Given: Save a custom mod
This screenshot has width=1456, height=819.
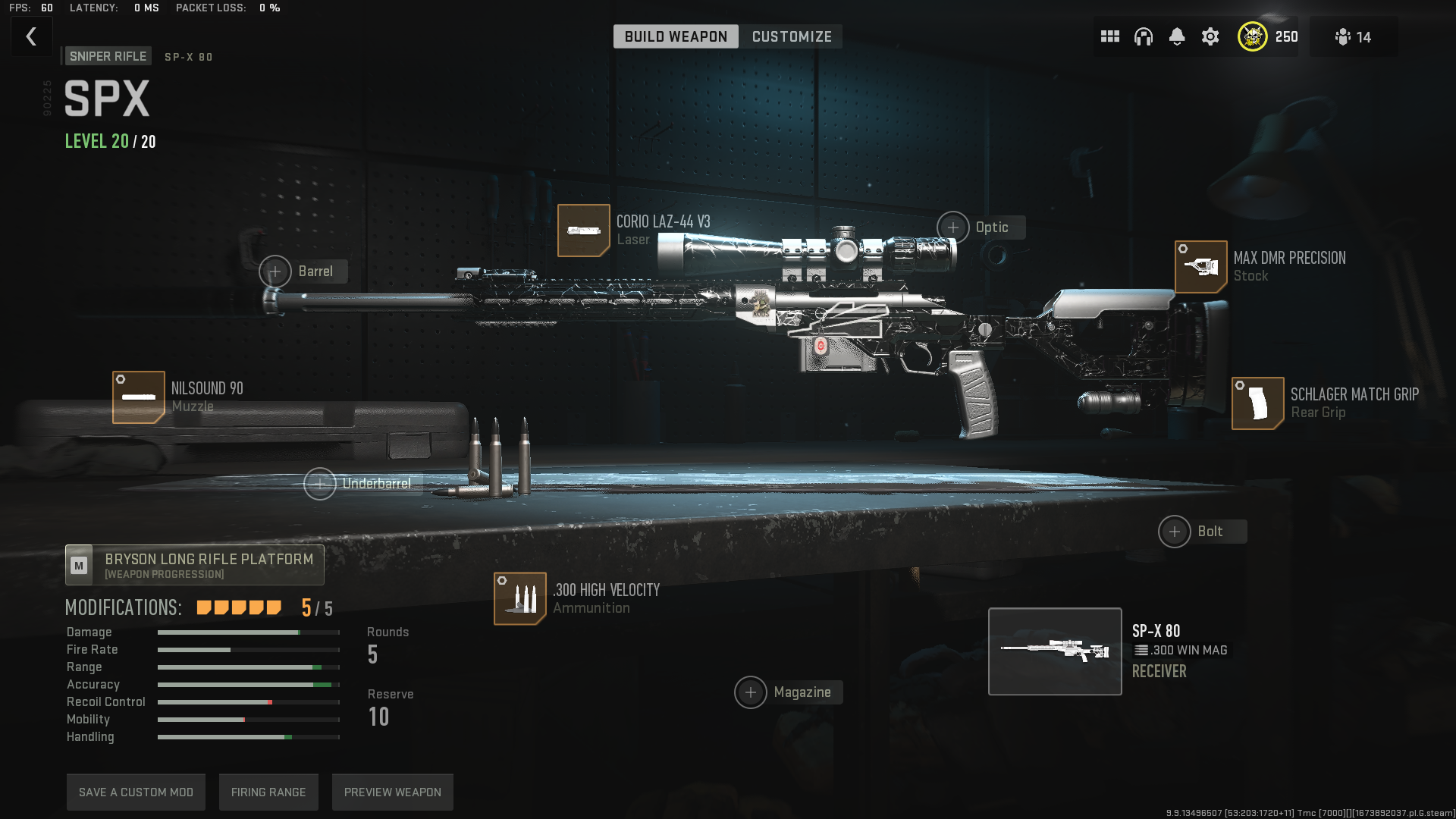Looking at the screenshot, I should point(136,792).
